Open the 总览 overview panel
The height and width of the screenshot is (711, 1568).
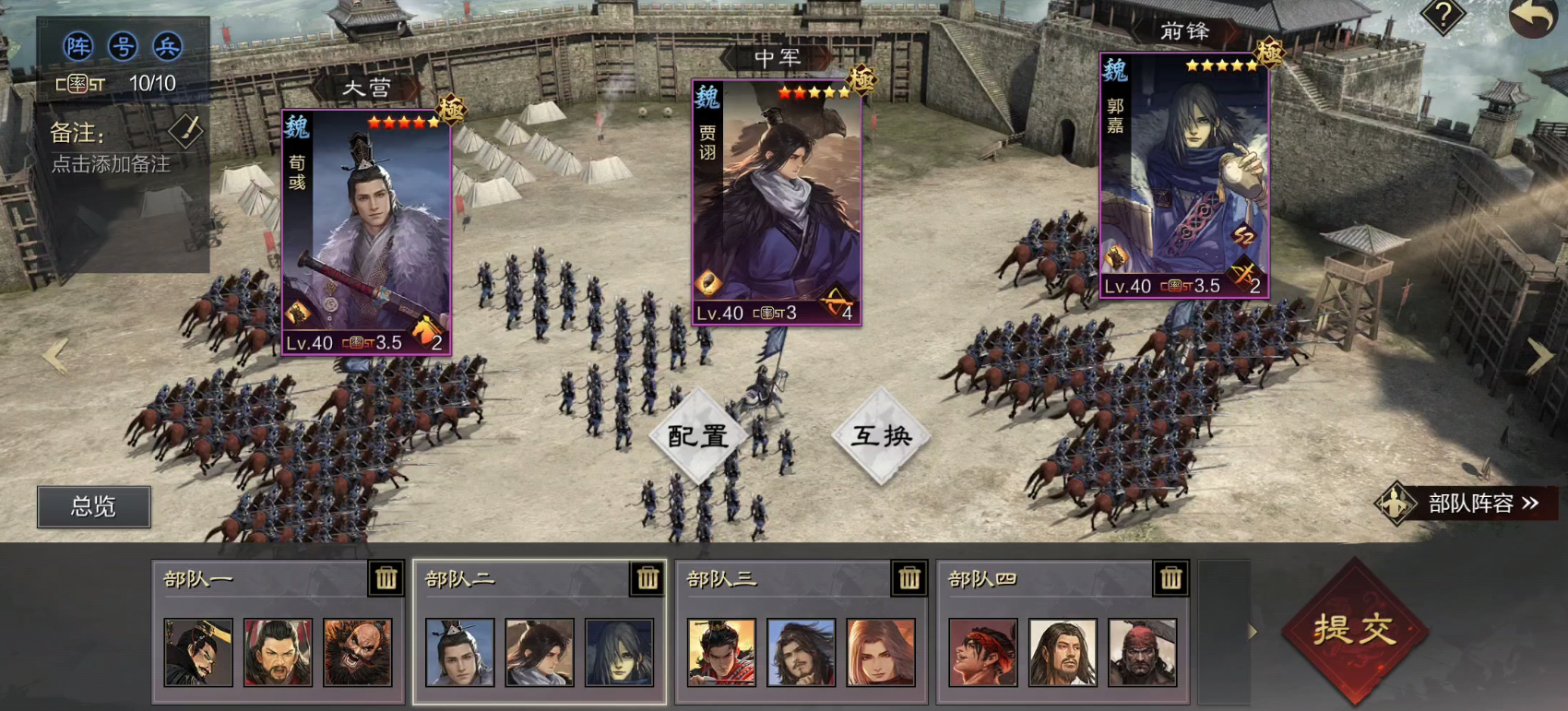[x=93, y=506]
